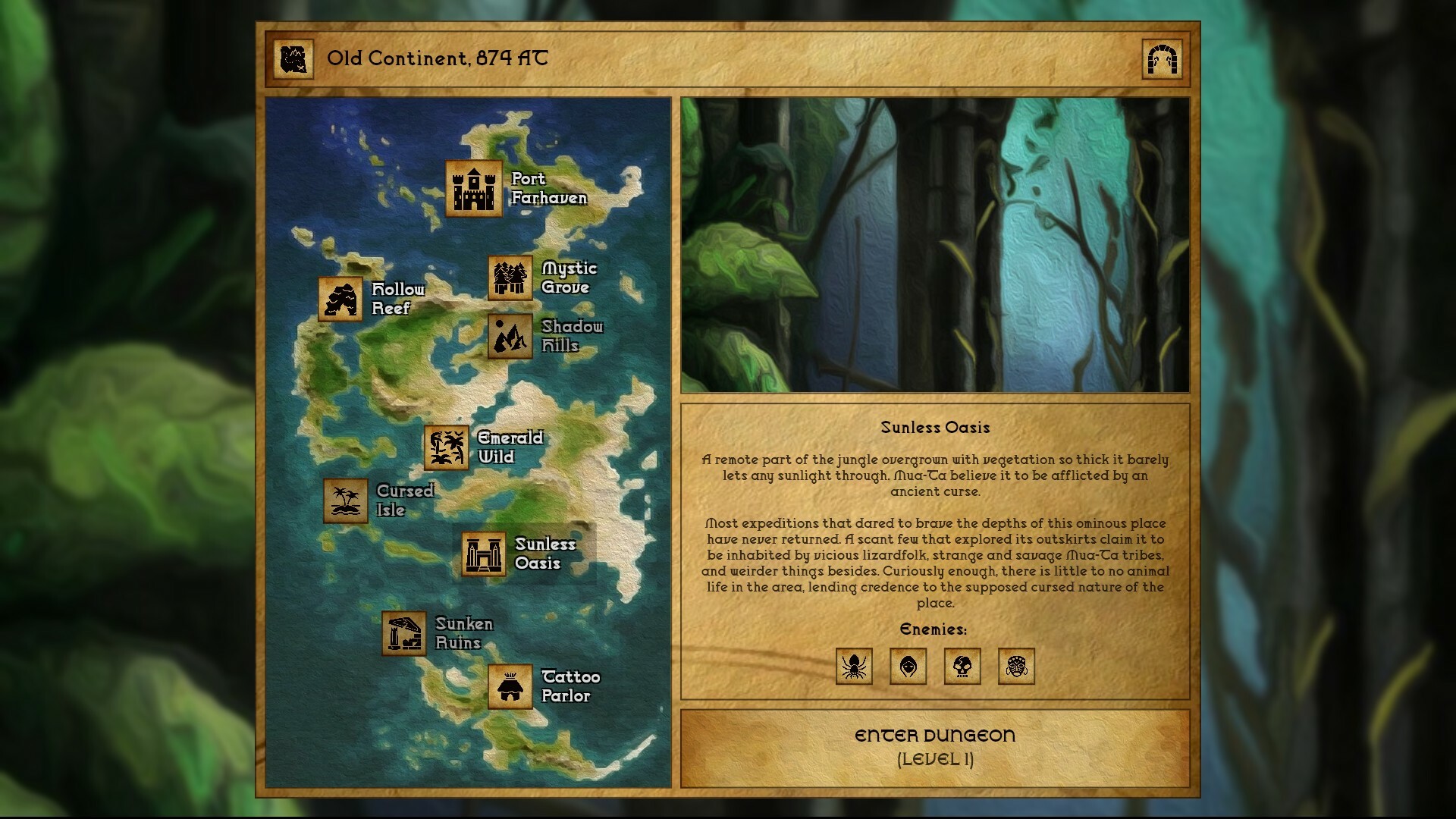
Task: Select the Port Farhaven castle icon
Action: [x=473, y=190]
